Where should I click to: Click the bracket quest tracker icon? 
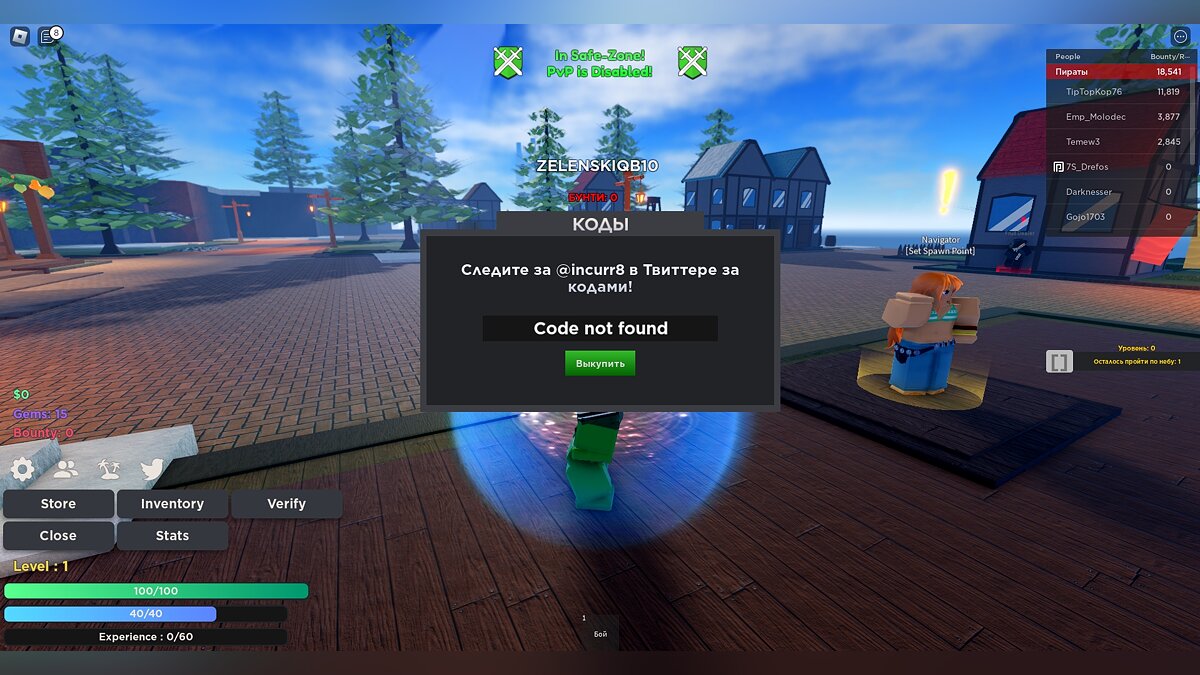(1059, 361)
